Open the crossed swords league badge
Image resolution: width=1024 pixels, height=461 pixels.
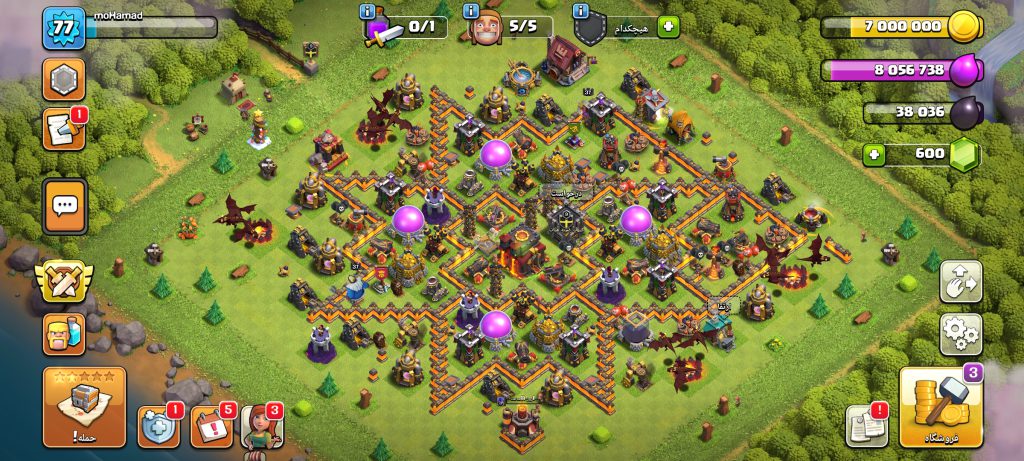[x=63, y=283]
